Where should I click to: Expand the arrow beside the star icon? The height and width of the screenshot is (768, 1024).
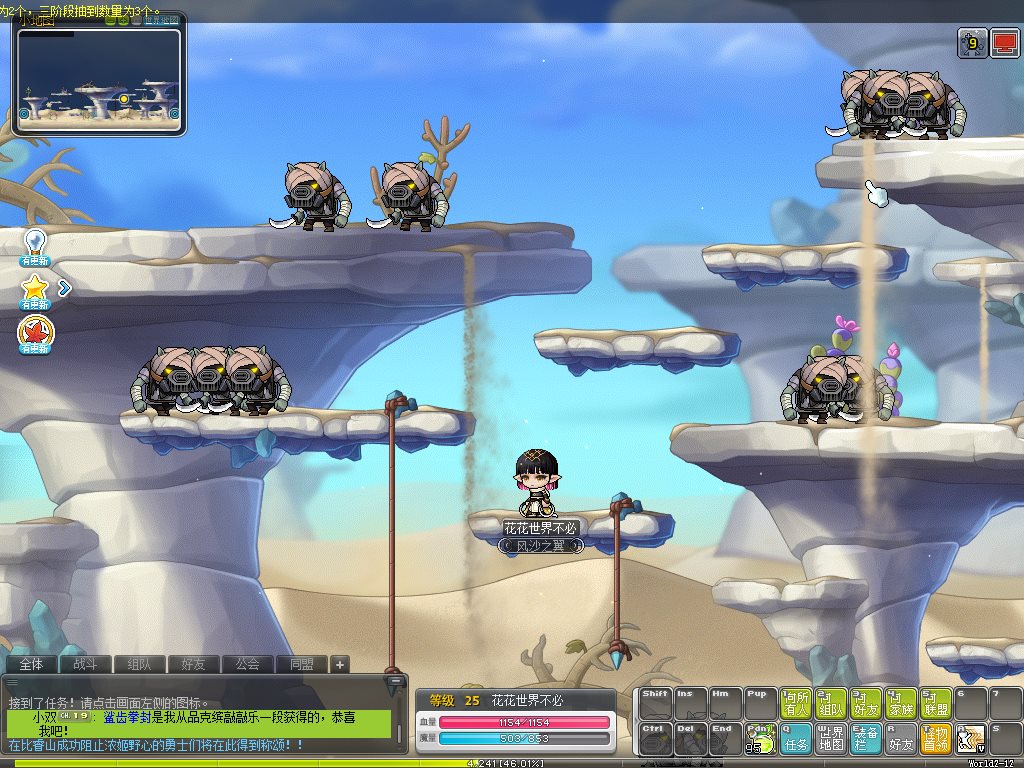[x=65, y=289]
